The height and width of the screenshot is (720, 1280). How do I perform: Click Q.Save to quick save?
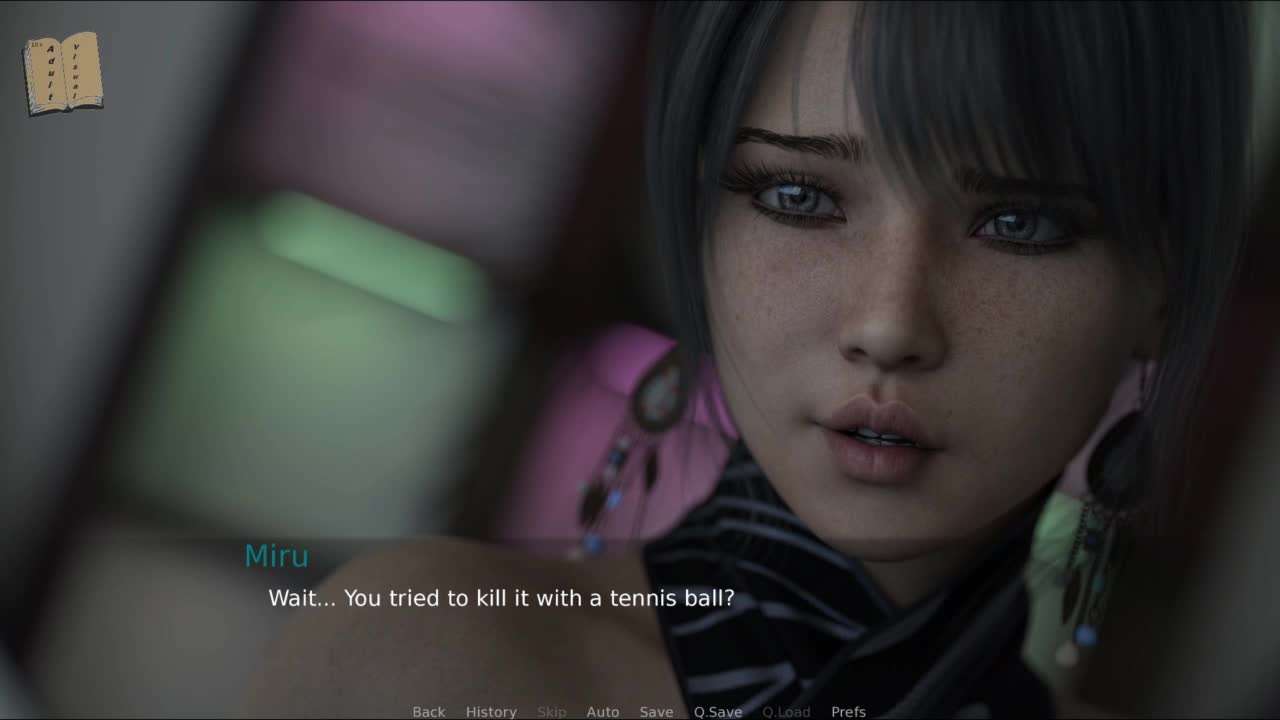[x=718, y=712]
